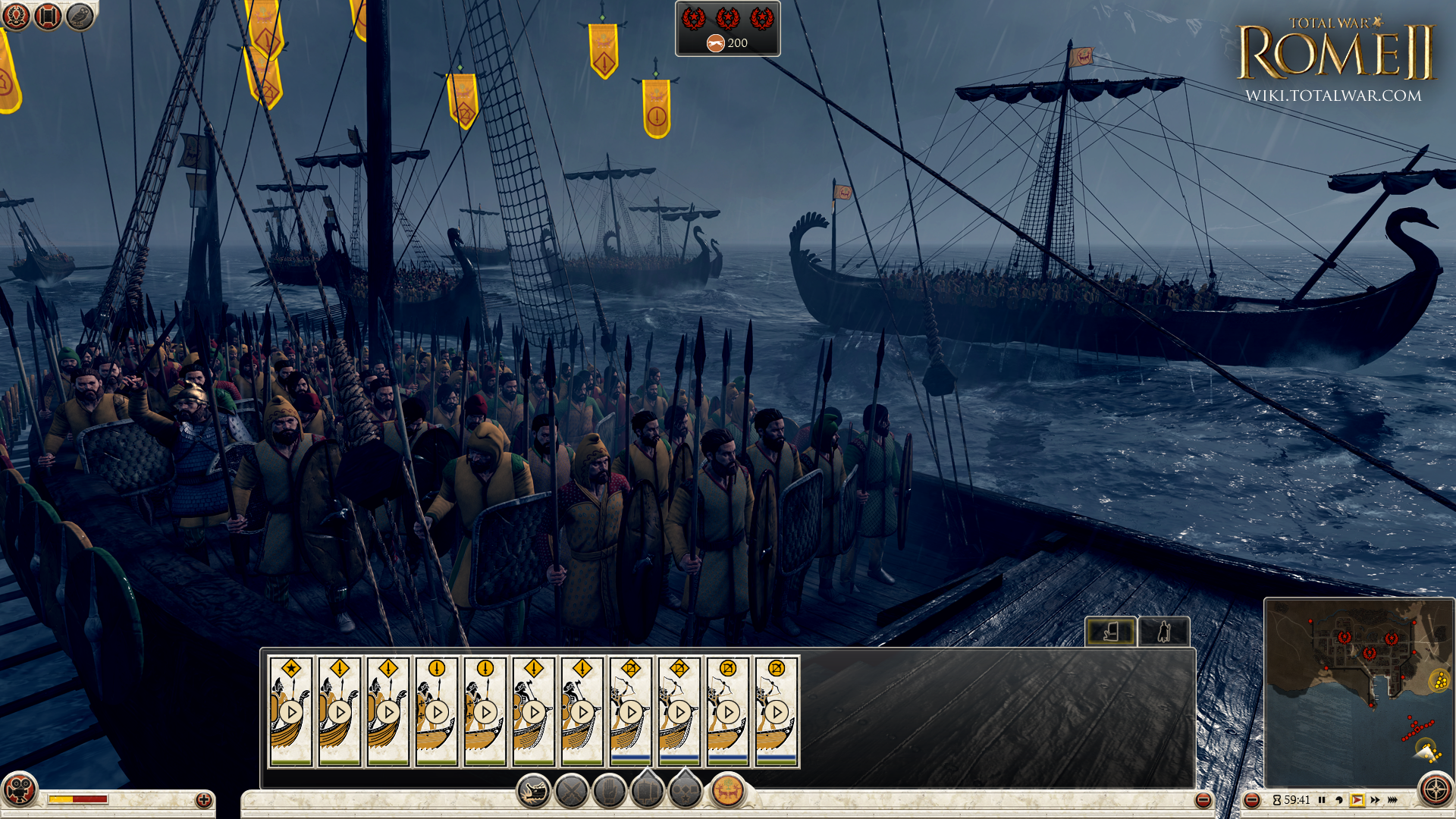Click the owl advisor button
1456x819 pixels.
tap(80, 16)
